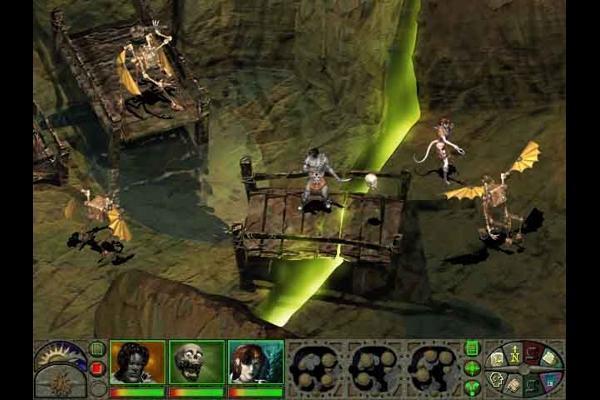Select the red-haired Annah portrait
Image resolution: width=600 pixels, height=400 pixels.
[255, 362]
